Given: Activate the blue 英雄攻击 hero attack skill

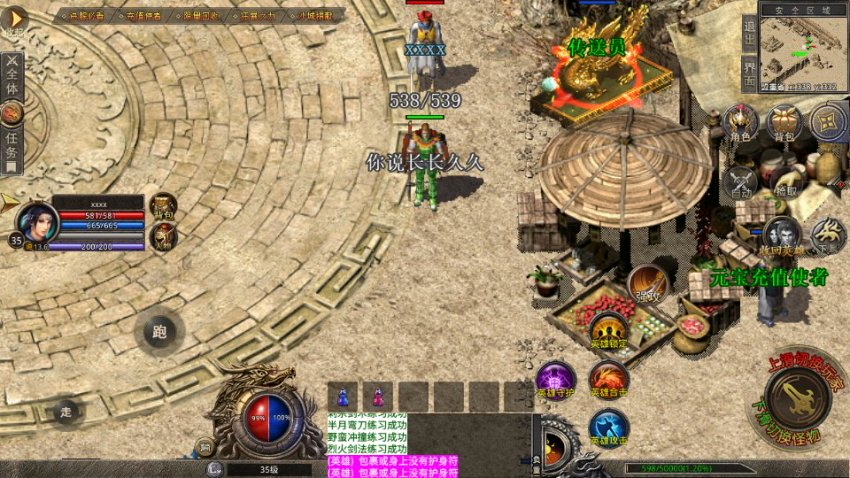Looking at the screenshot, I should click(607, 428).
